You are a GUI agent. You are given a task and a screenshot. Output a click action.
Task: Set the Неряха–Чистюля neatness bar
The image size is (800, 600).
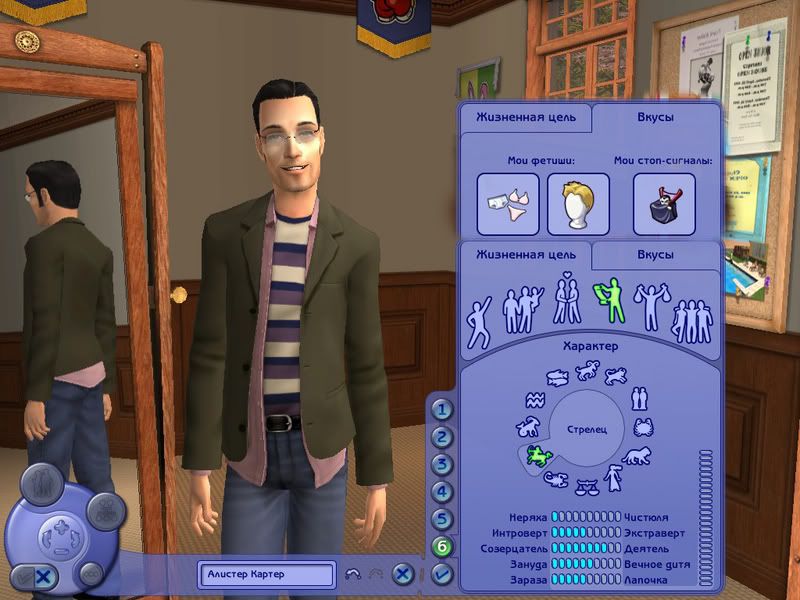coord(586,518)
